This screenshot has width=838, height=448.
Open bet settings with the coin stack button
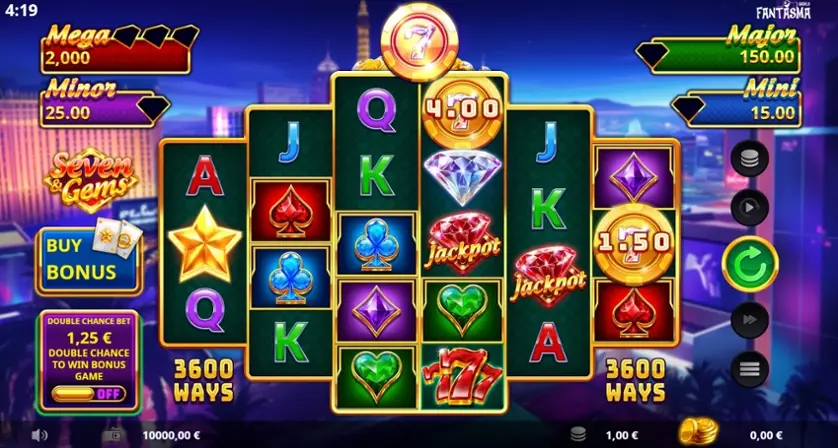750,158
